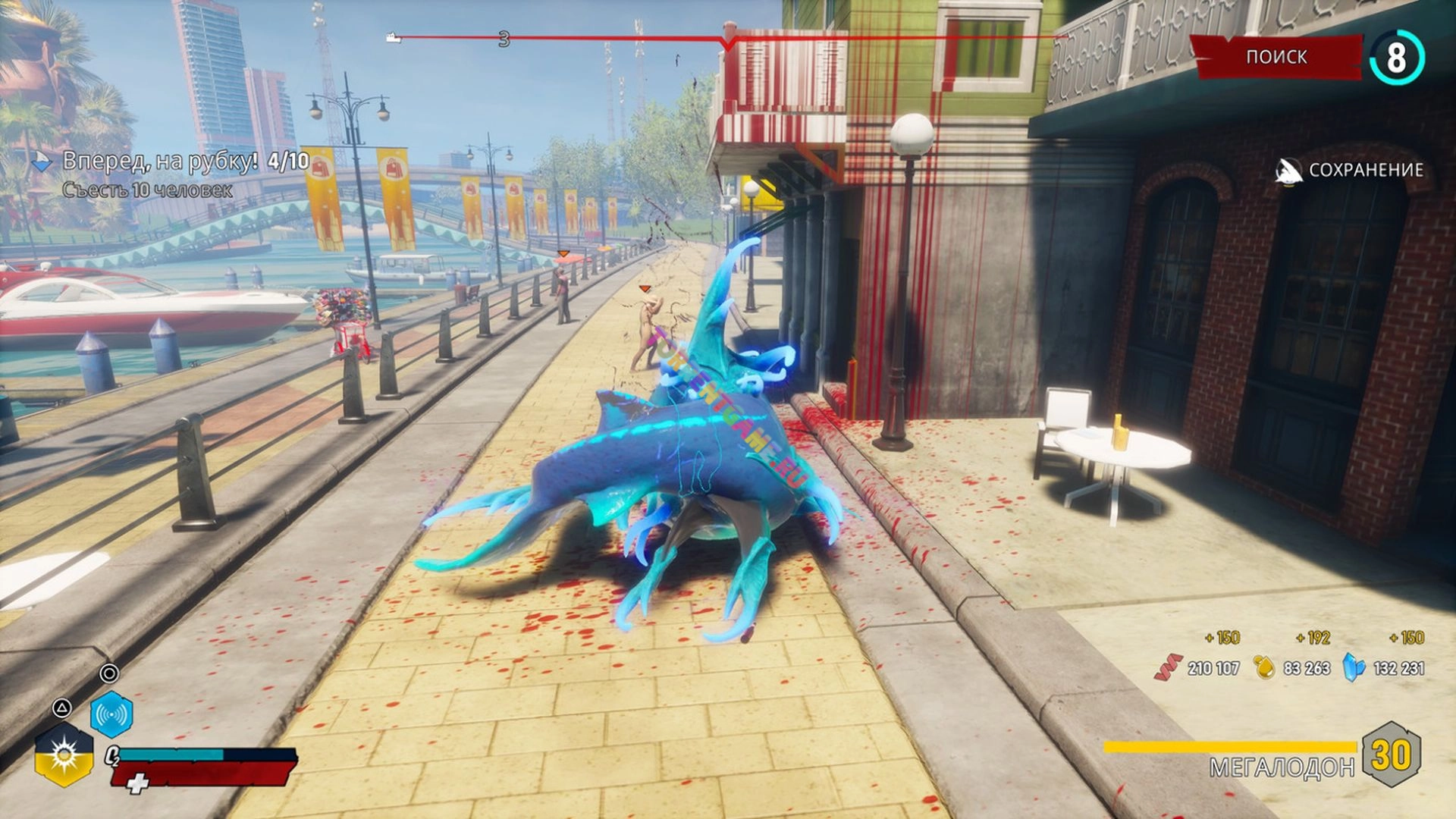Image resolution: width=1456 pixels, height=819 pixels.
Task: Click the 'СОХРАНЕНИЕ' save shark icon
Action: (x=1288, y=171)
